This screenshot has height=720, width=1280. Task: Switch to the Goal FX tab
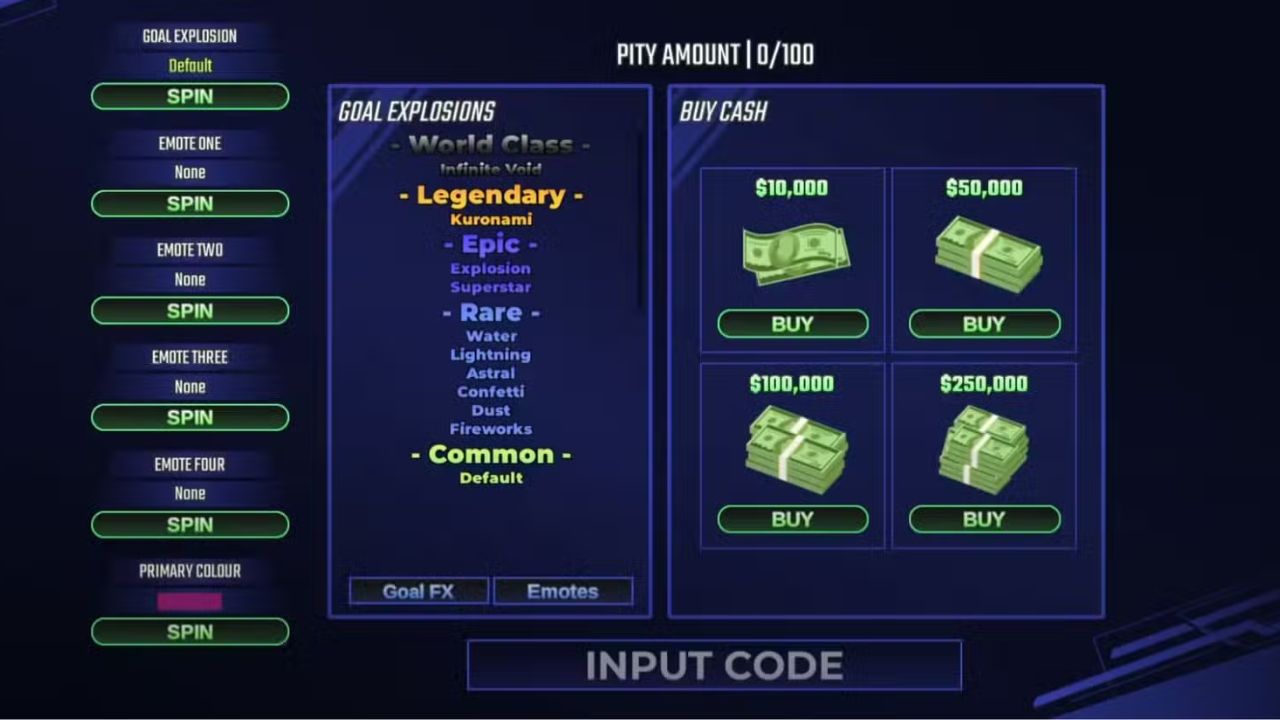point(417,590)
